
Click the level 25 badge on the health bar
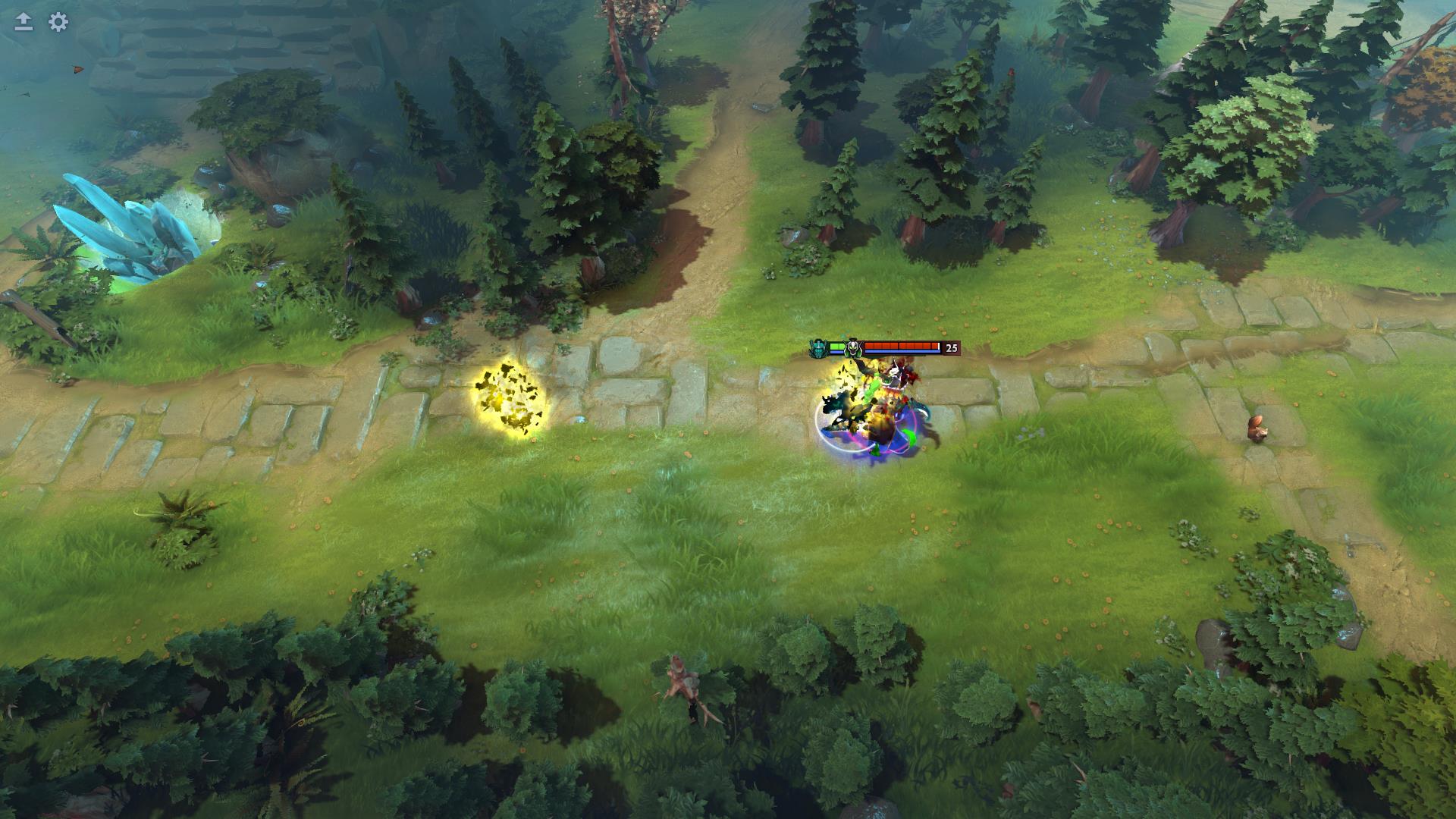951,347
